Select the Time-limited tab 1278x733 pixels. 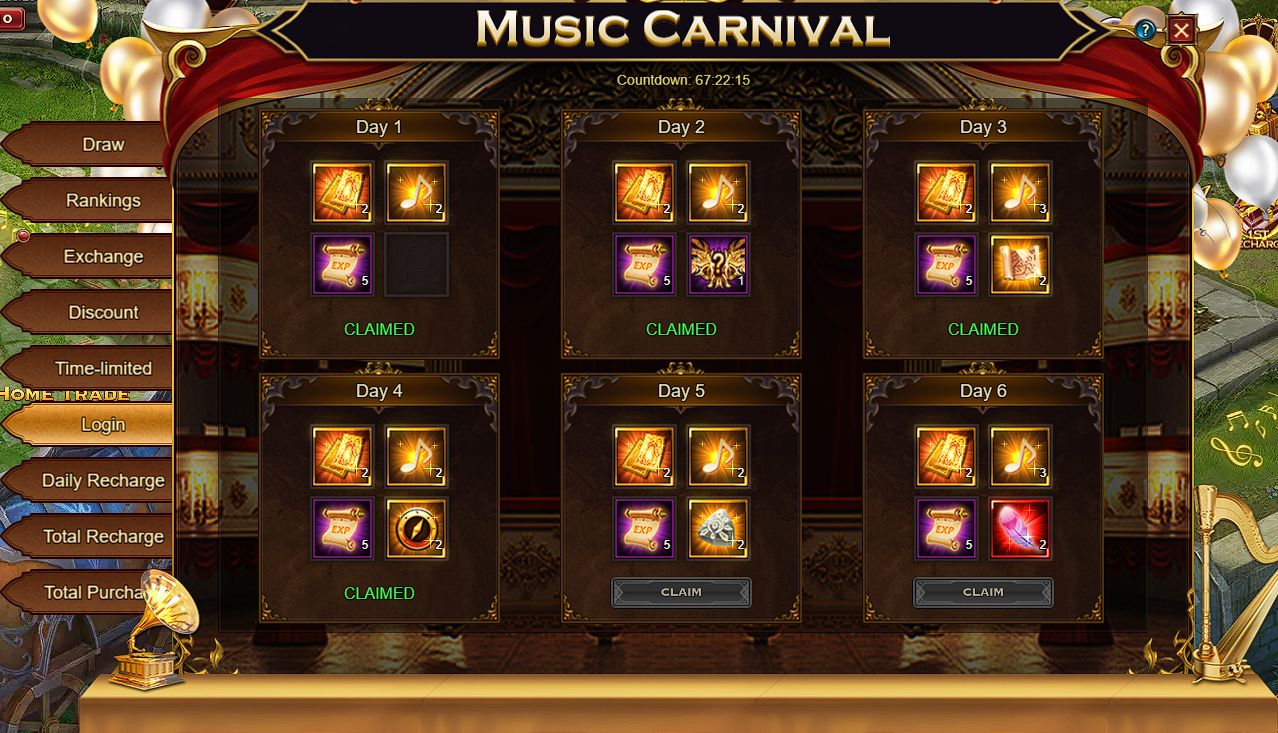(x=102, y=369)
